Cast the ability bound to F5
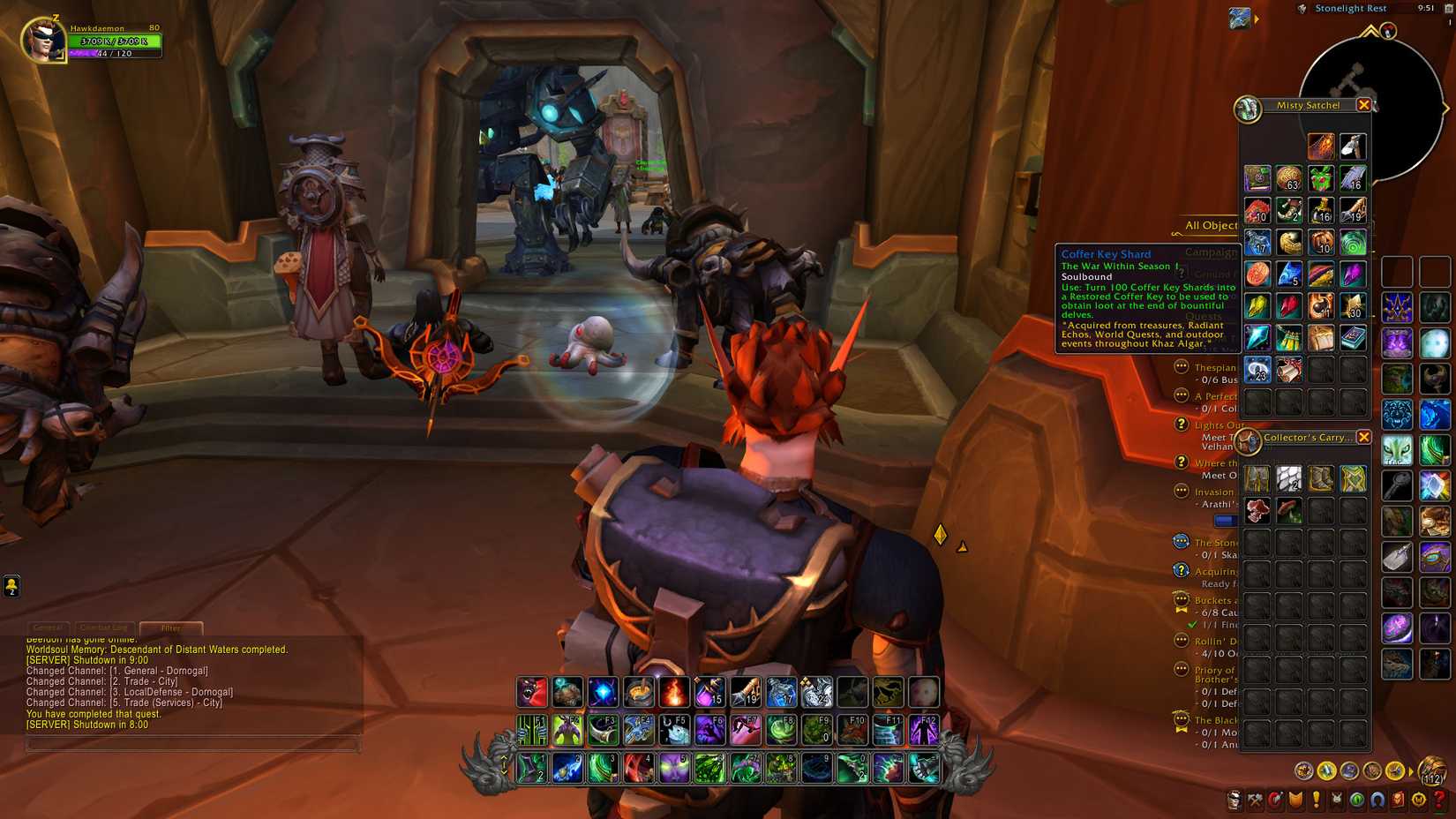Viewport: 1456px width, 819px height. pos(675,731)
